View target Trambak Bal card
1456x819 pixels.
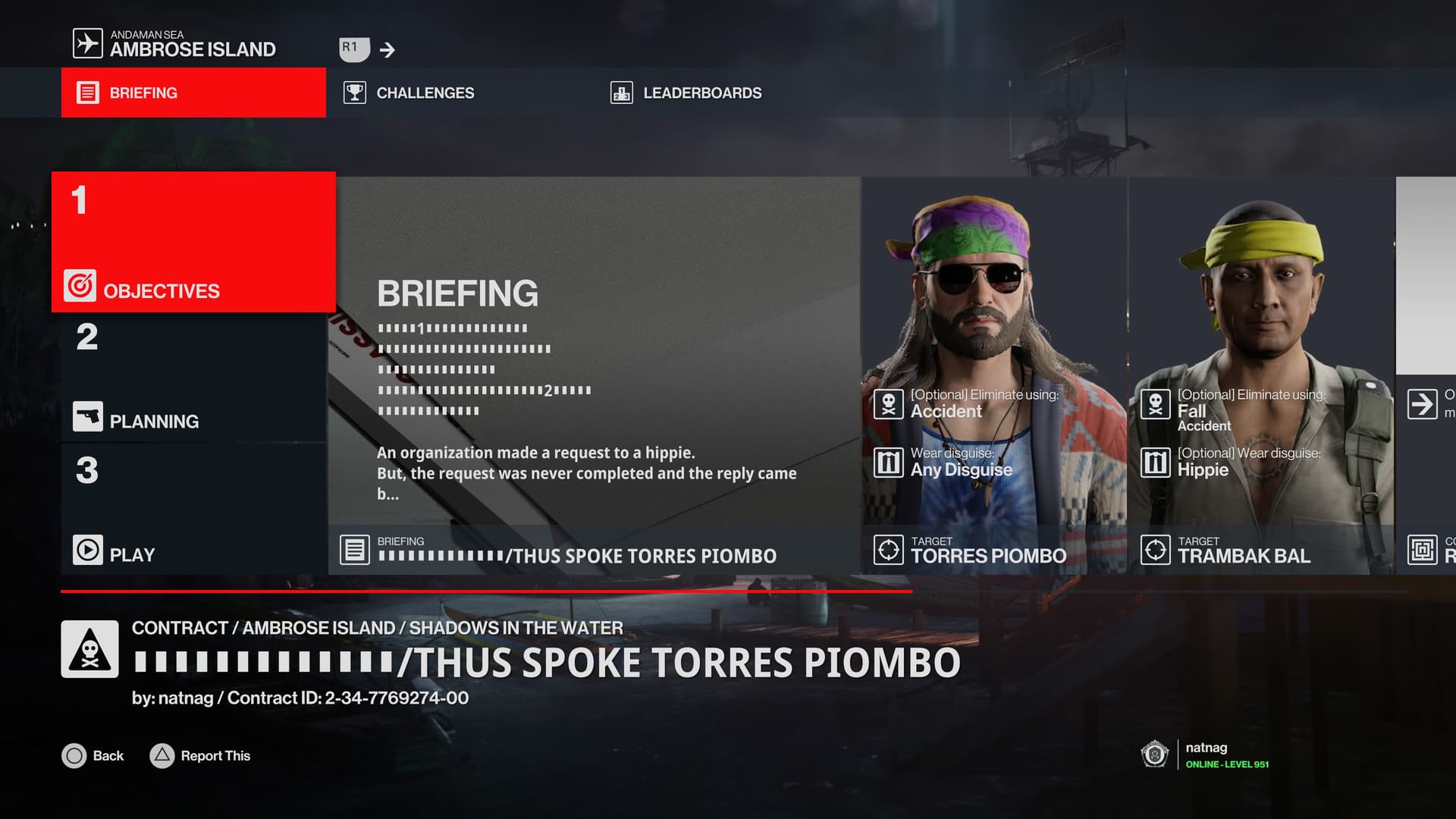pos(1261,375)
